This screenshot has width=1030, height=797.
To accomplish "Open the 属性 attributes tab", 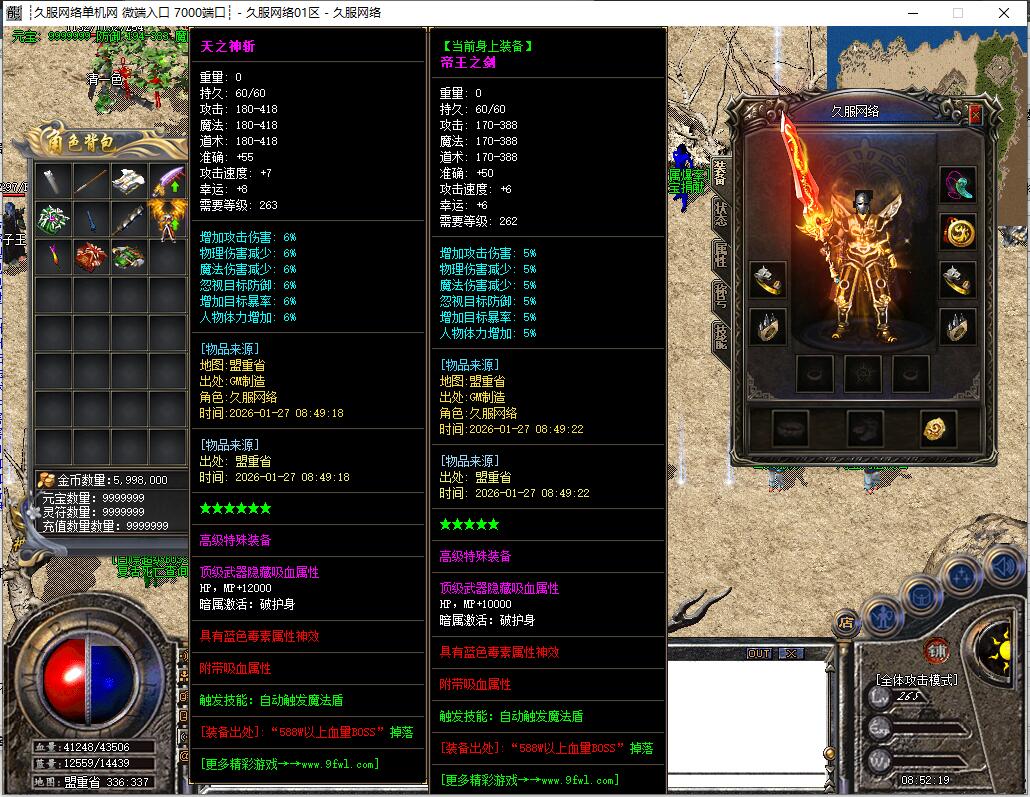I will [x=719, y=254].
